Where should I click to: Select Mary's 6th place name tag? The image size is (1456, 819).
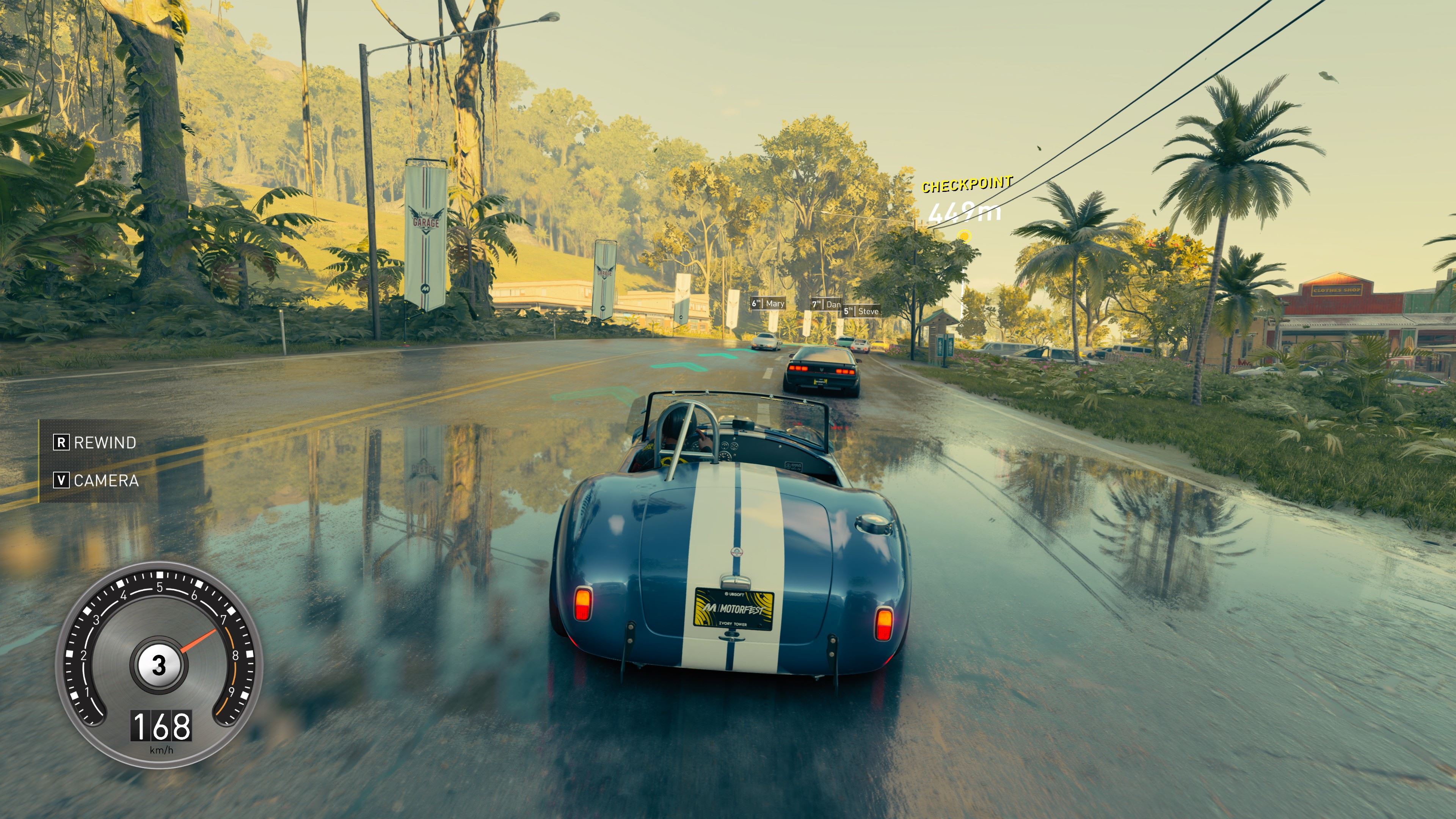pos(767,303)
